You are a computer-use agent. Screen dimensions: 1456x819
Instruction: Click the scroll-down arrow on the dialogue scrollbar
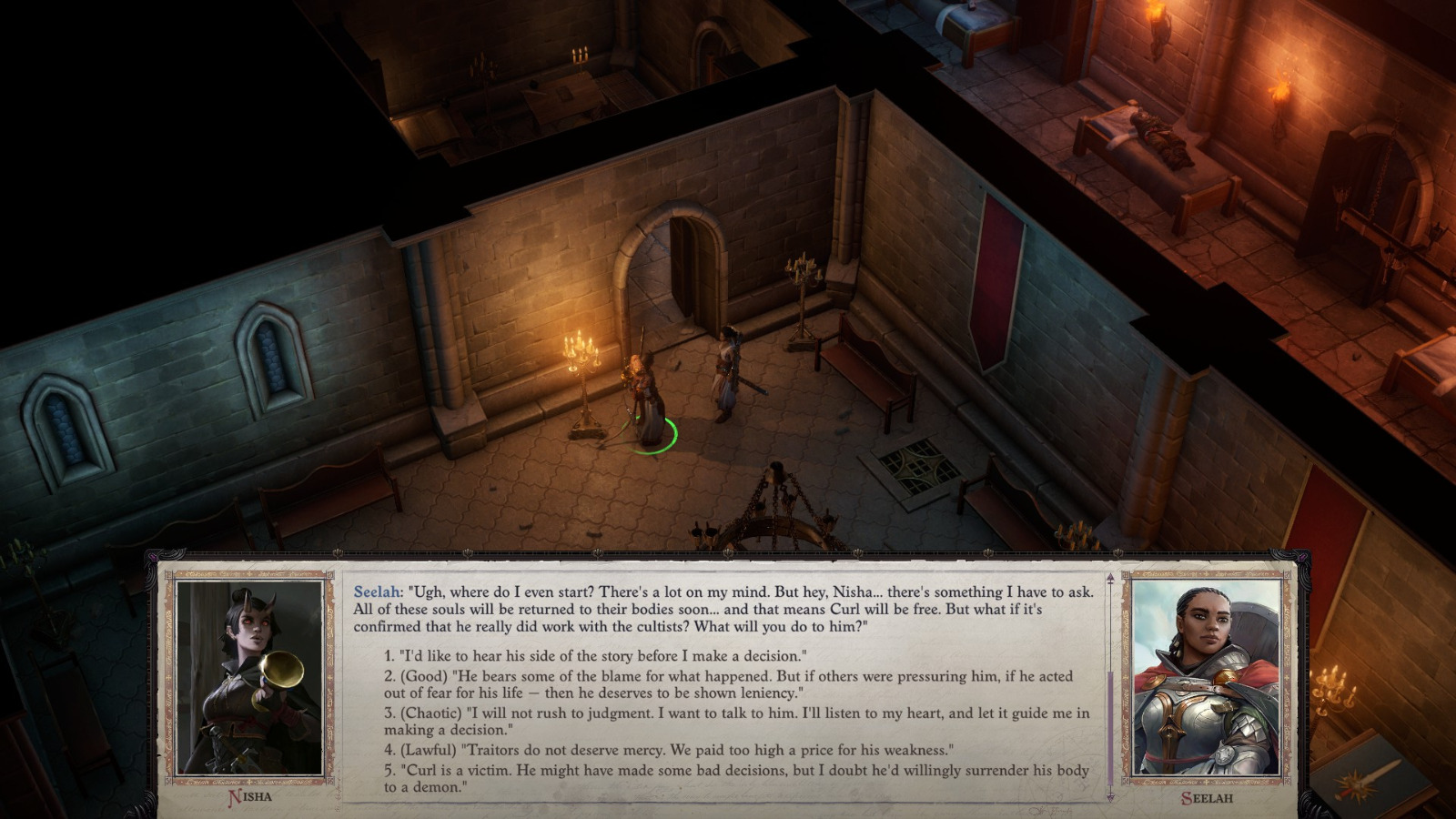coord(1109,794)
